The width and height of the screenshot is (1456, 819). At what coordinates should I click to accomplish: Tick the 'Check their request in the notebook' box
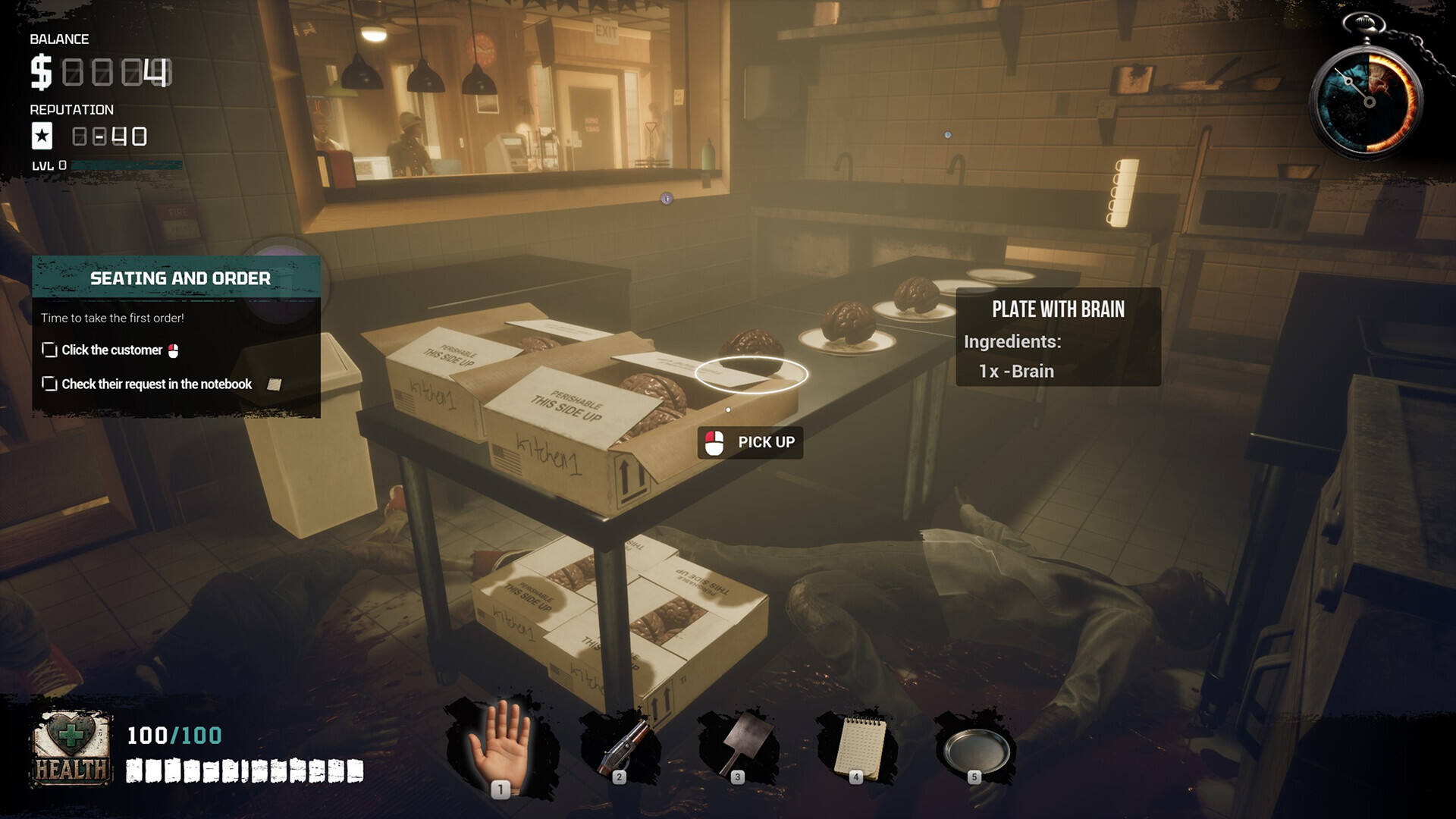pos(50,384)
